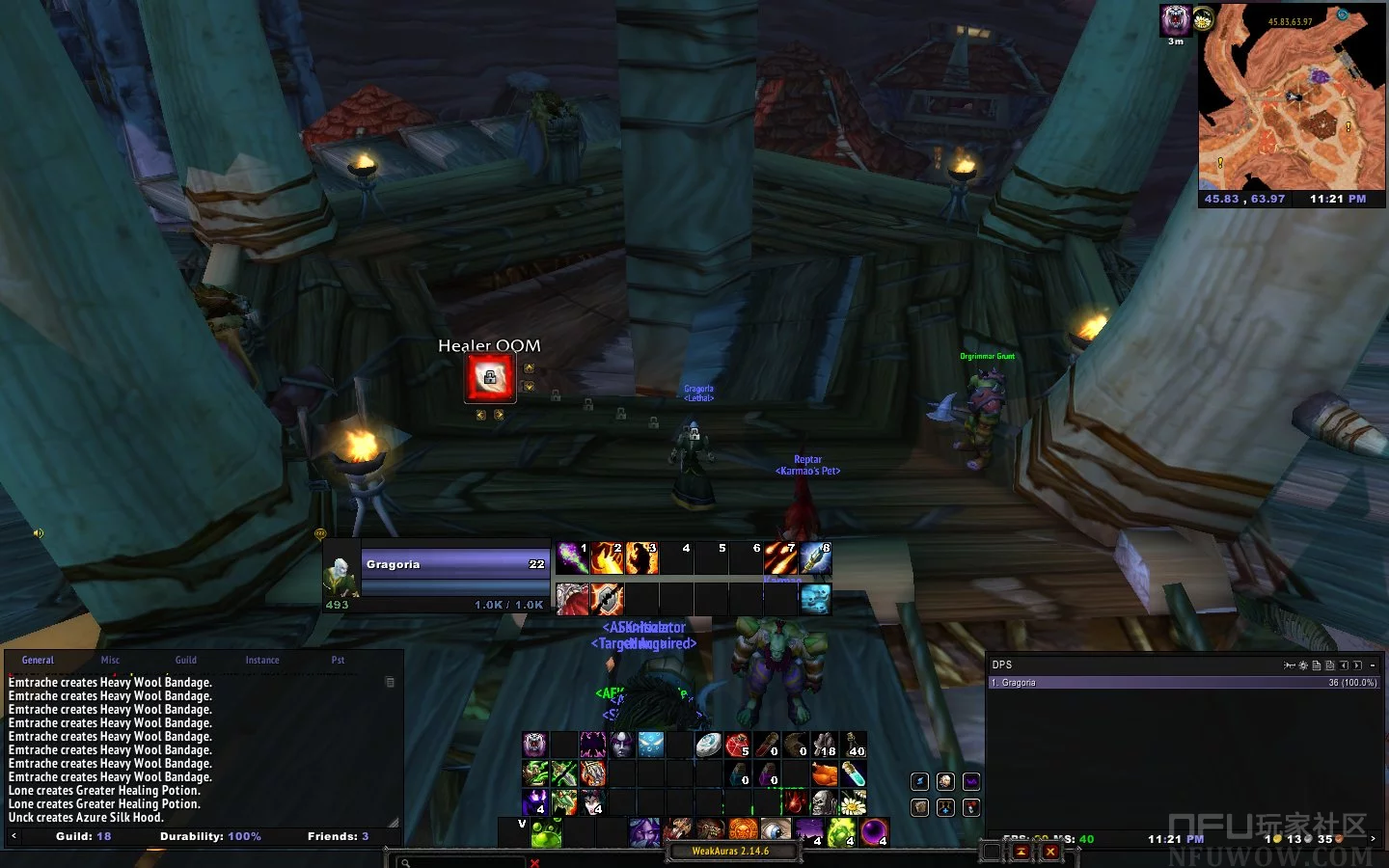Activate the green poison bolt spell in slot 1

tap(572, 558)
